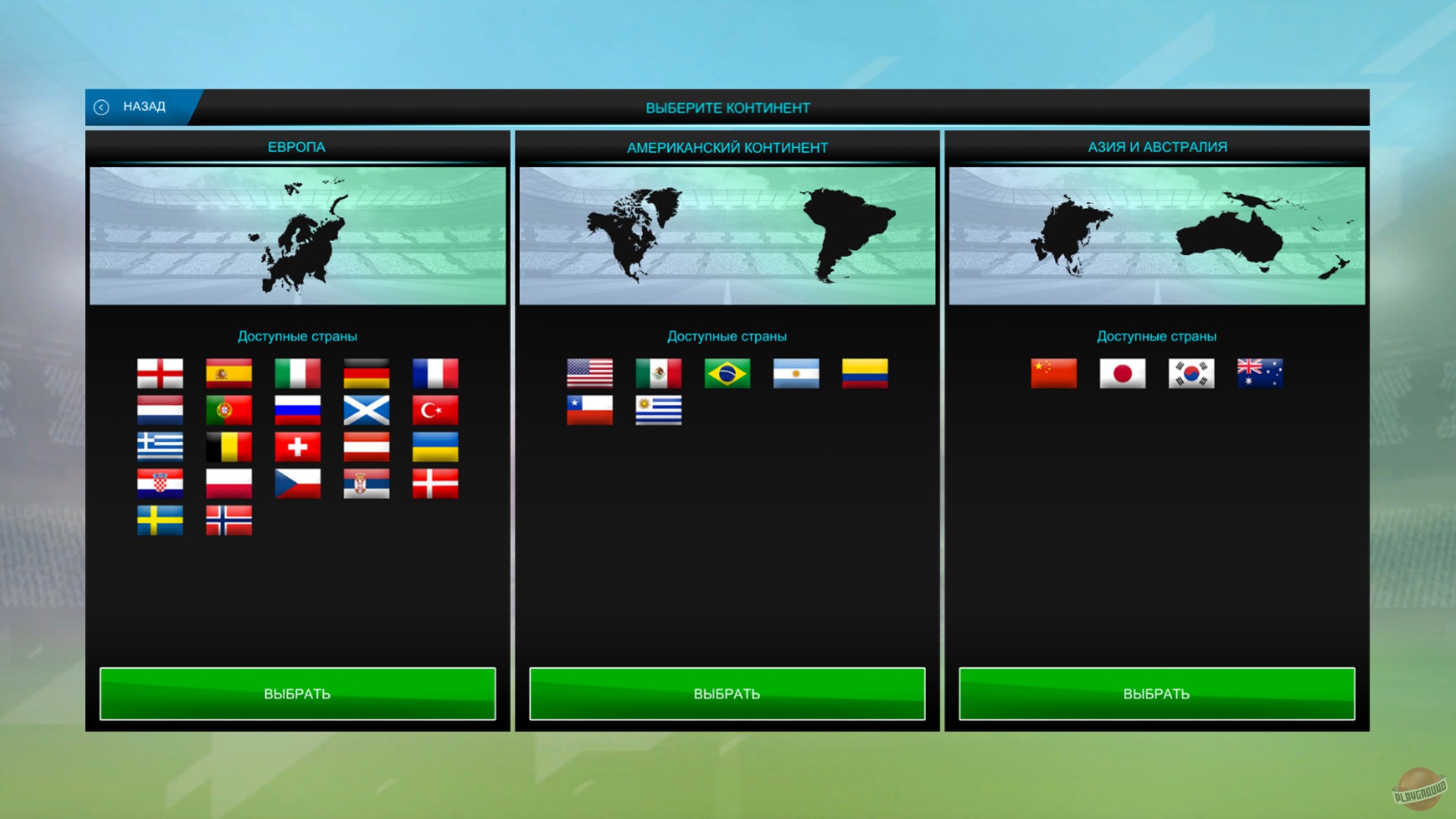Click the Uruguay flag
Image resolution: width=1456 pixels, height=819 pixels.
click(x=658, y=410)
